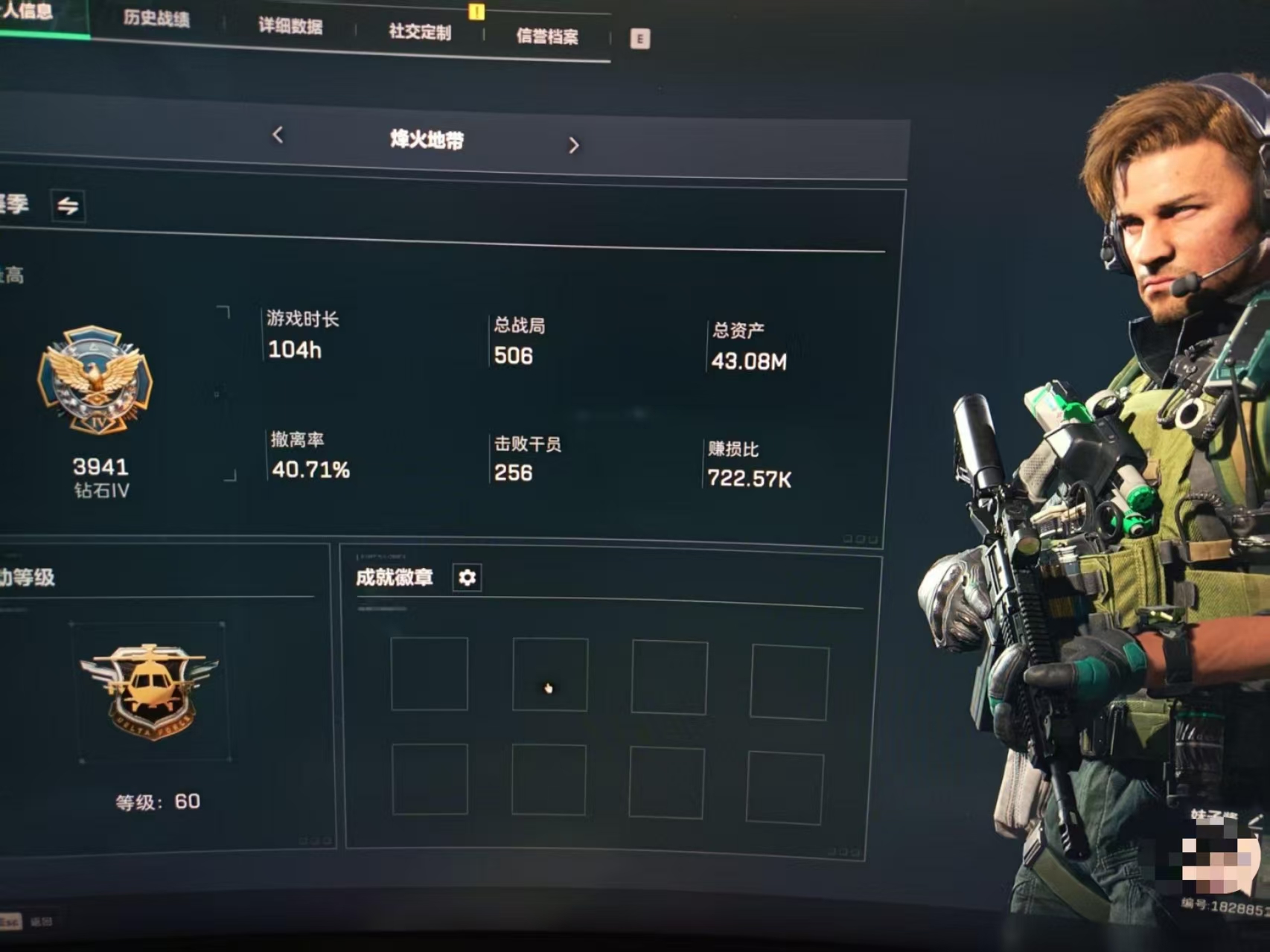Show the 信誉档案 tab
Image resolution: width=1270 pixels, height=952 pixels.
[547, 36]
